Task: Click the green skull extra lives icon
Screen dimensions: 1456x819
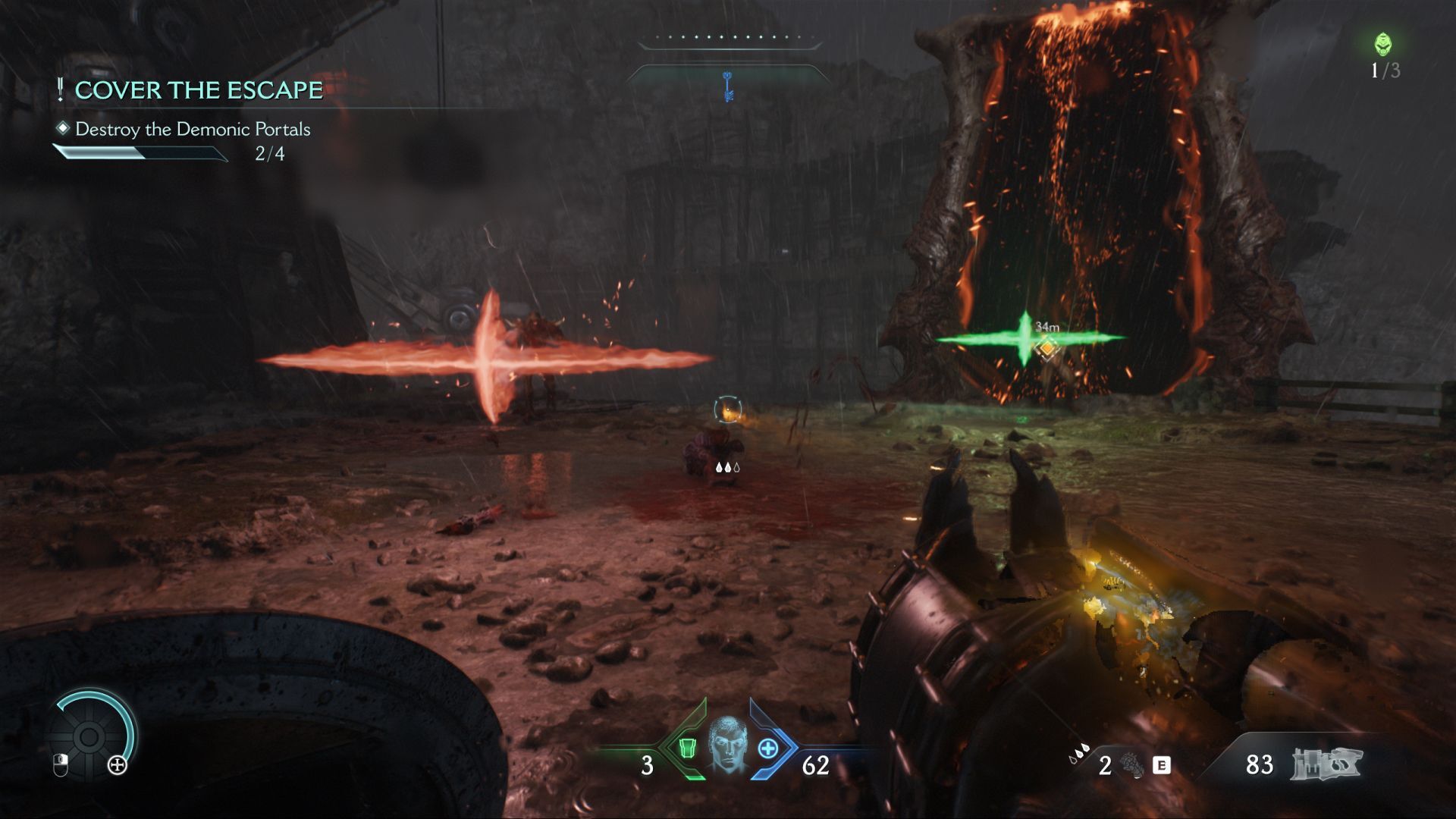Action: tap(1383, 45)
